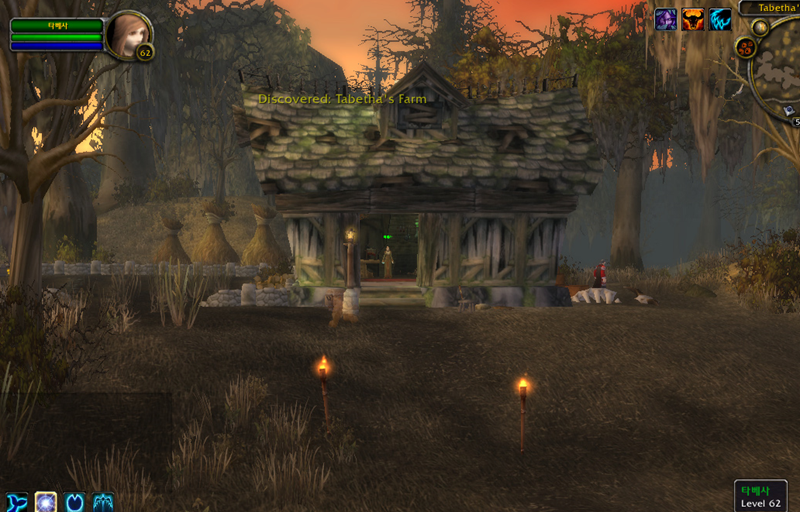Activate the blue leaf-shaped ability icon
Image resolution: width=800 pixels, height=512 pixels.
tap(17, 502)
